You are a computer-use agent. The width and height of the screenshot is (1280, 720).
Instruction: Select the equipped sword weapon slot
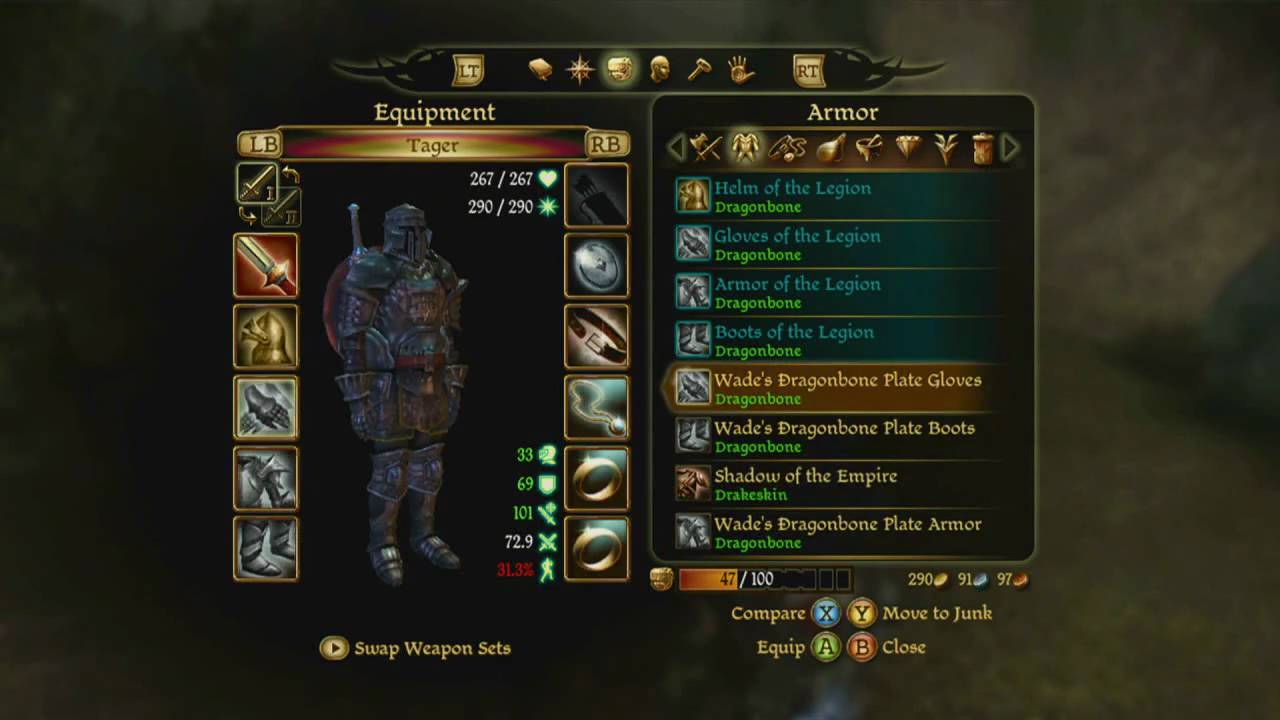coord(265,266)
